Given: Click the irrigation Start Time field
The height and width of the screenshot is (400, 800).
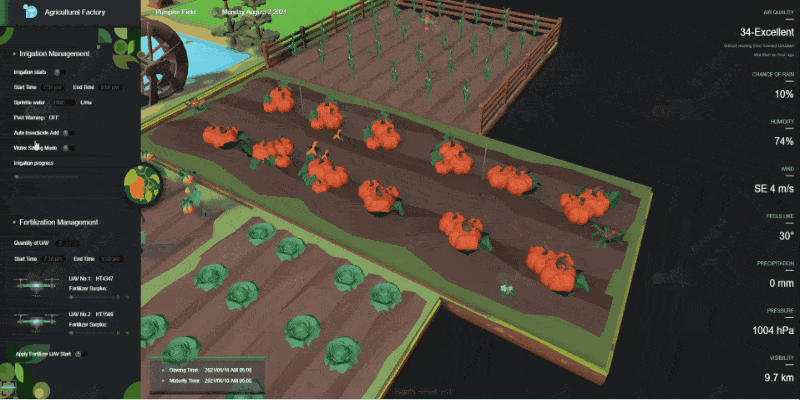Looking at the screenshot, I should point(51,88).
